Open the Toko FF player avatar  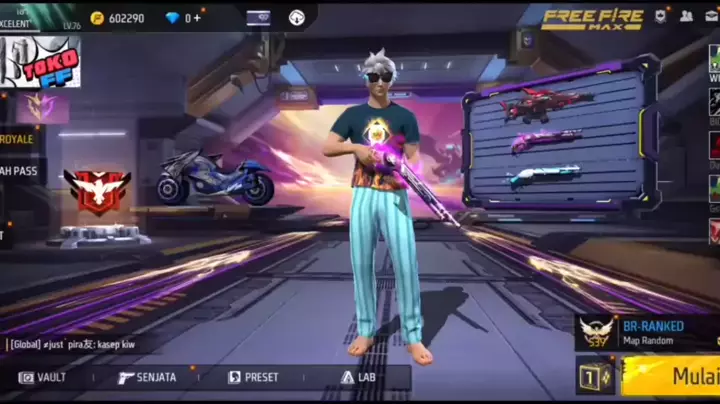(x=42, y=61)
